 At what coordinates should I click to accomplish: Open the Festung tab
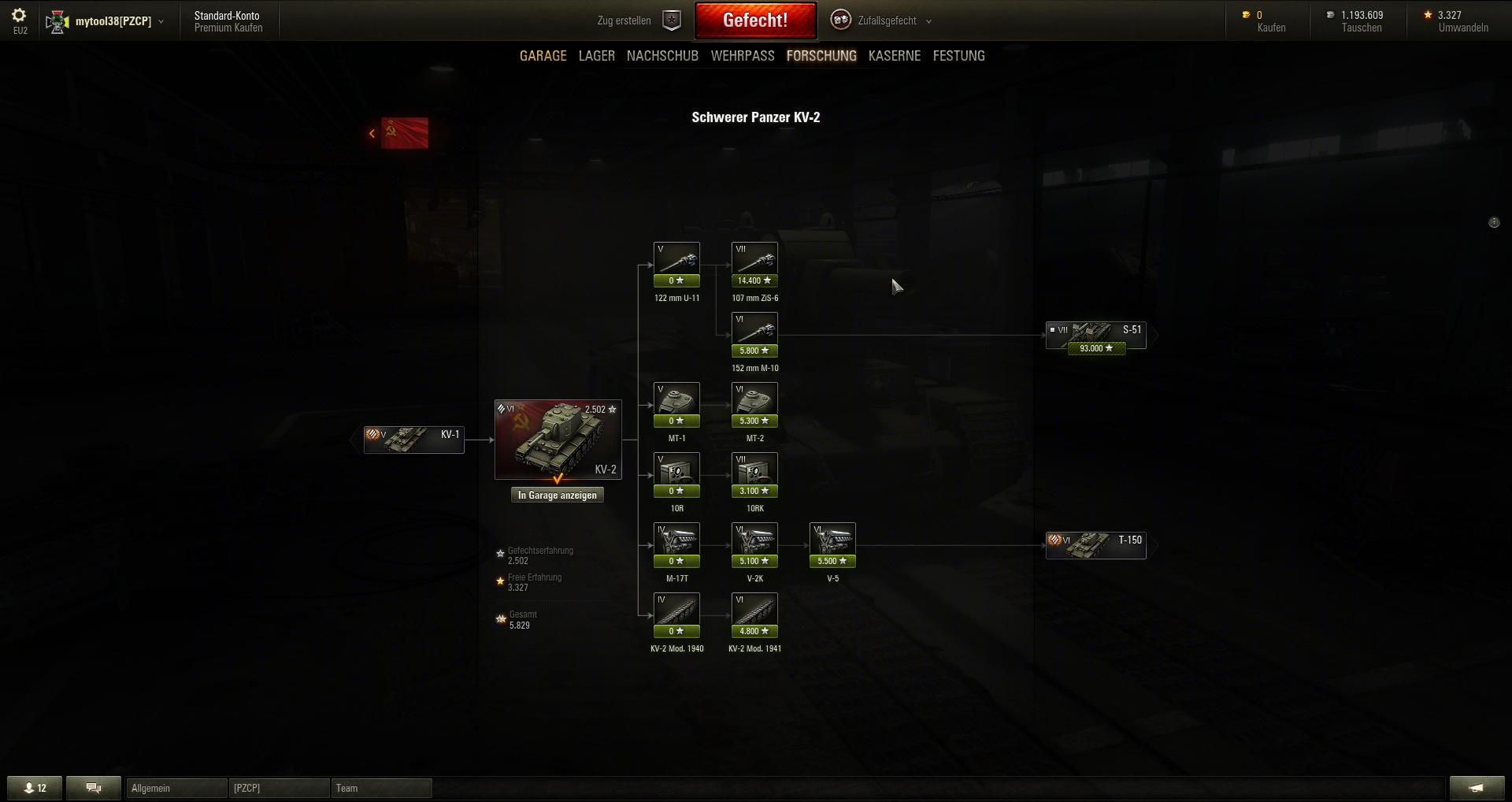click(x=958, y=56)
